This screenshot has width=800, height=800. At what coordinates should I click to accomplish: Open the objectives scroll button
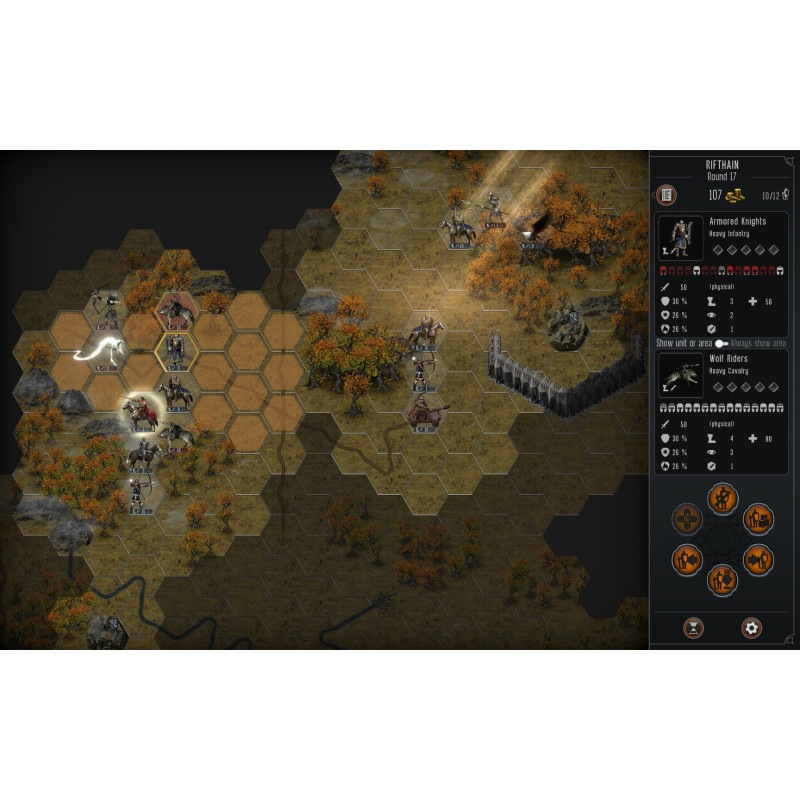pos(665,195)
